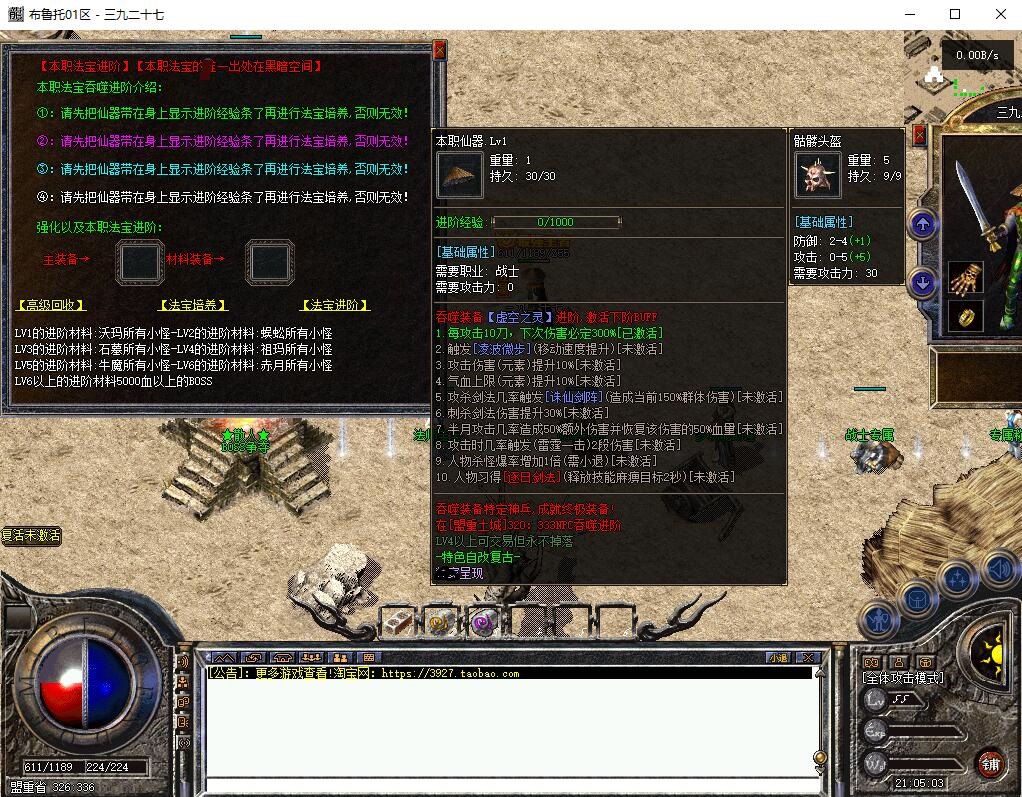Click the 材料装备 material slot

coord(269,262)
